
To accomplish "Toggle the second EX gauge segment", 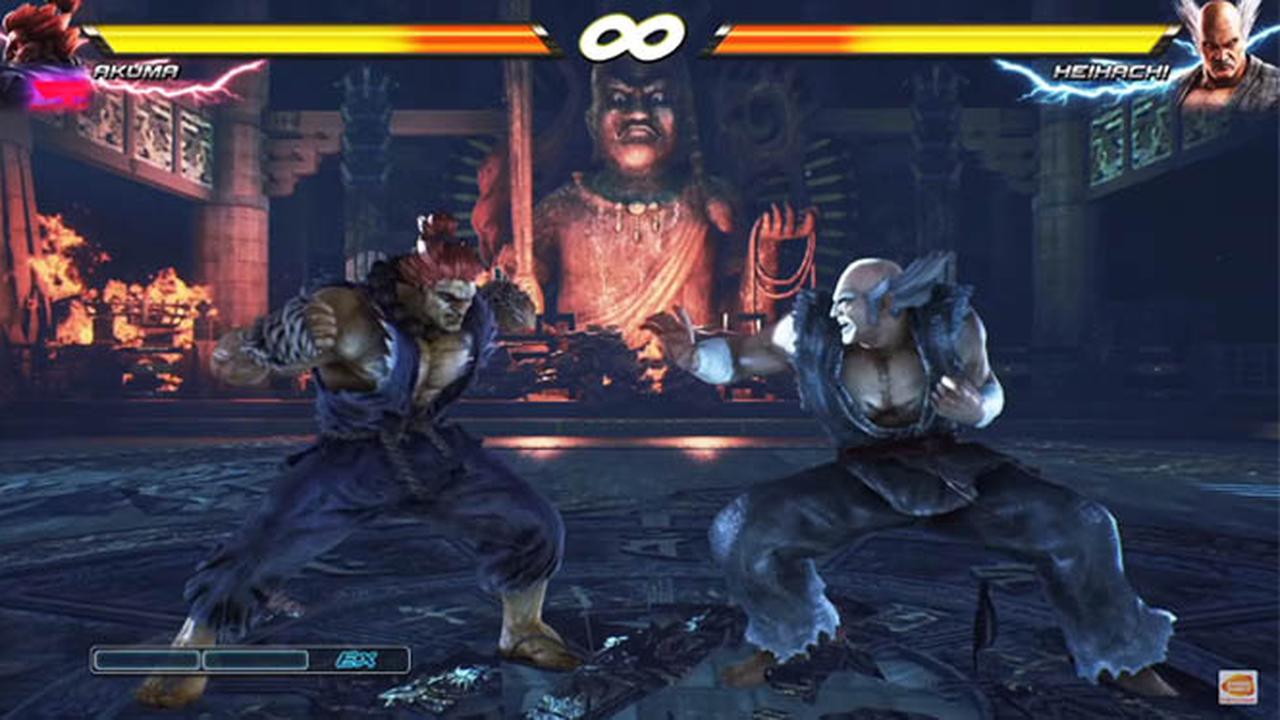I will (x=257, y=659).
